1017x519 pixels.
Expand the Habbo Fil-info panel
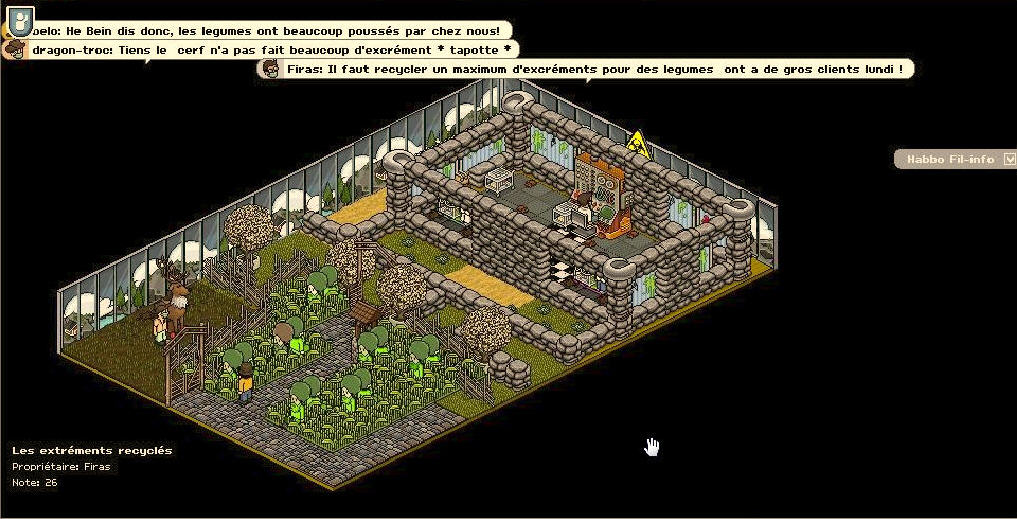[x=1009, y=159]
